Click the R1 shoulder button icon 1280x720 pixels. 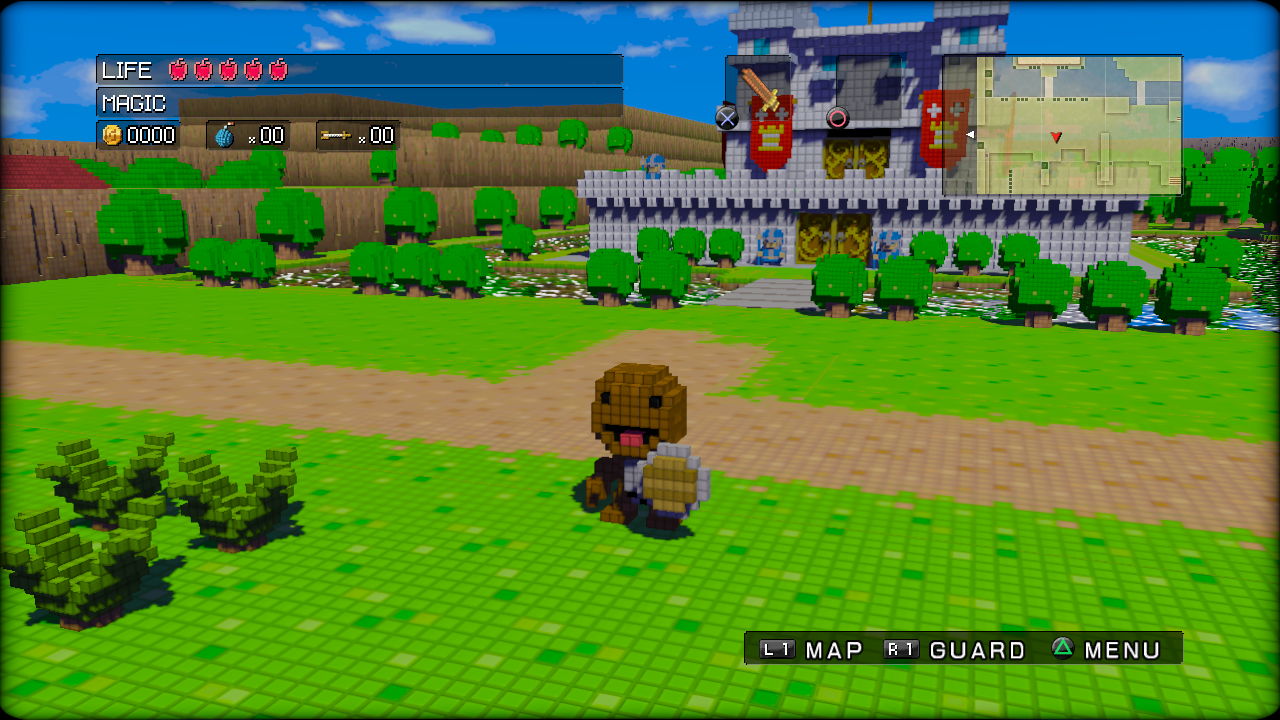pyautogui.click(x=900, y=649)
